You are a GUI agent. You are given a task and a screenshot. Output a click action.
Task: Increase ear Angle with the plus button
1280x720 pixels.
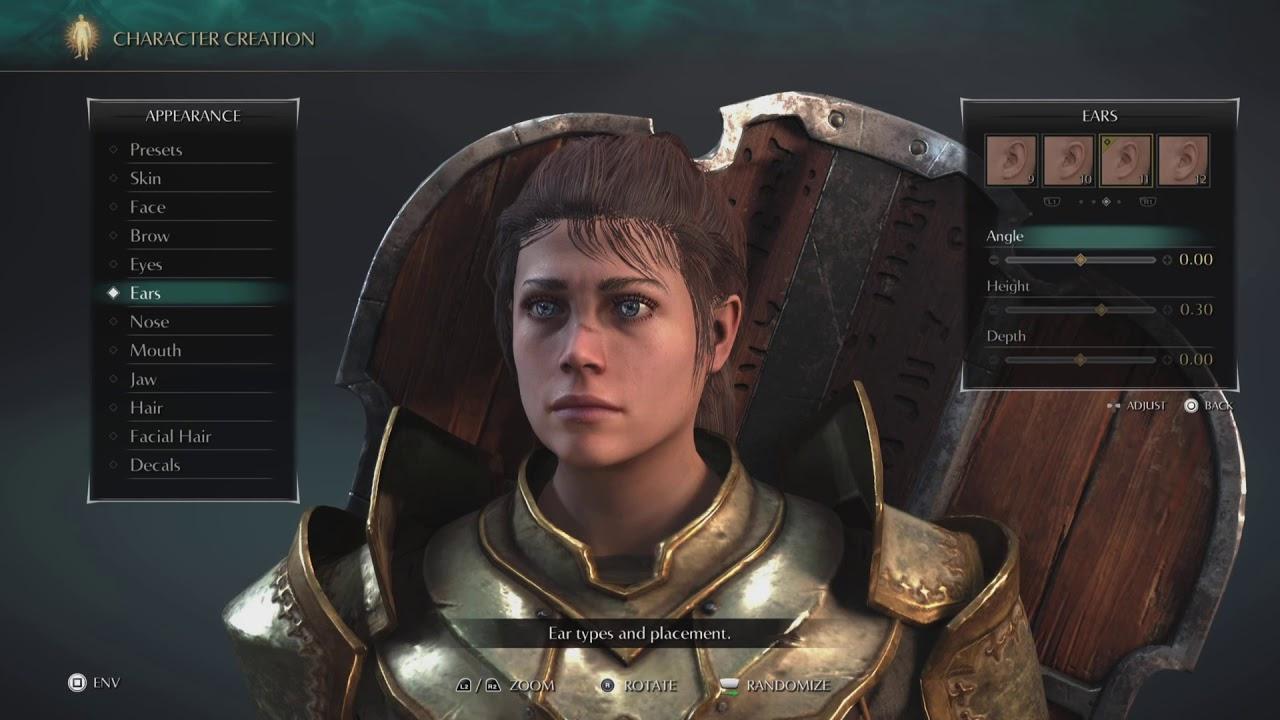(1167, 260)
